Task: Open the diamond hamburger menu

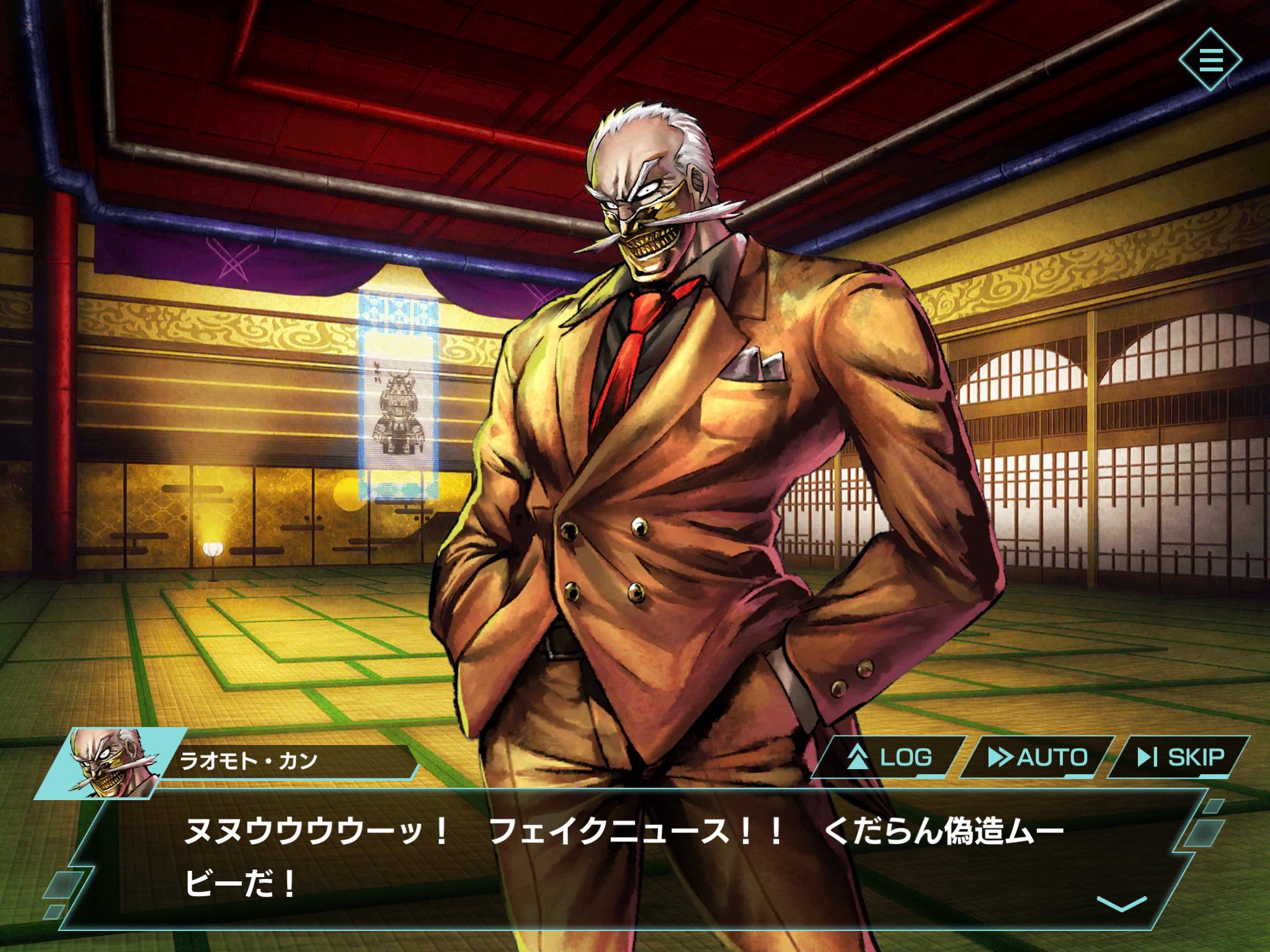Action: tap(1210, 60)
